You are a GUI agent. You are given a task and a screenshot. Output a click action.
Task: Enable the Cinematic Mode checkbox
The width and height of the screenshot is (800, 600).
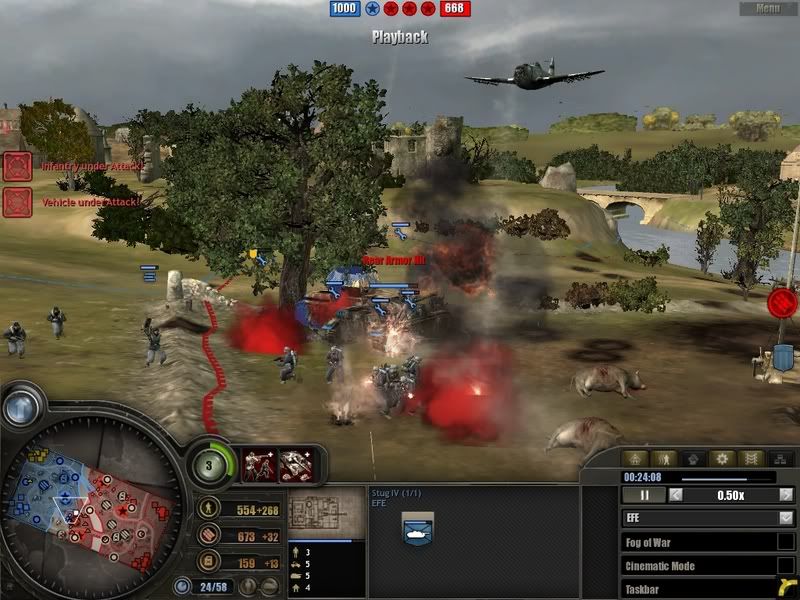click(786, 566)
